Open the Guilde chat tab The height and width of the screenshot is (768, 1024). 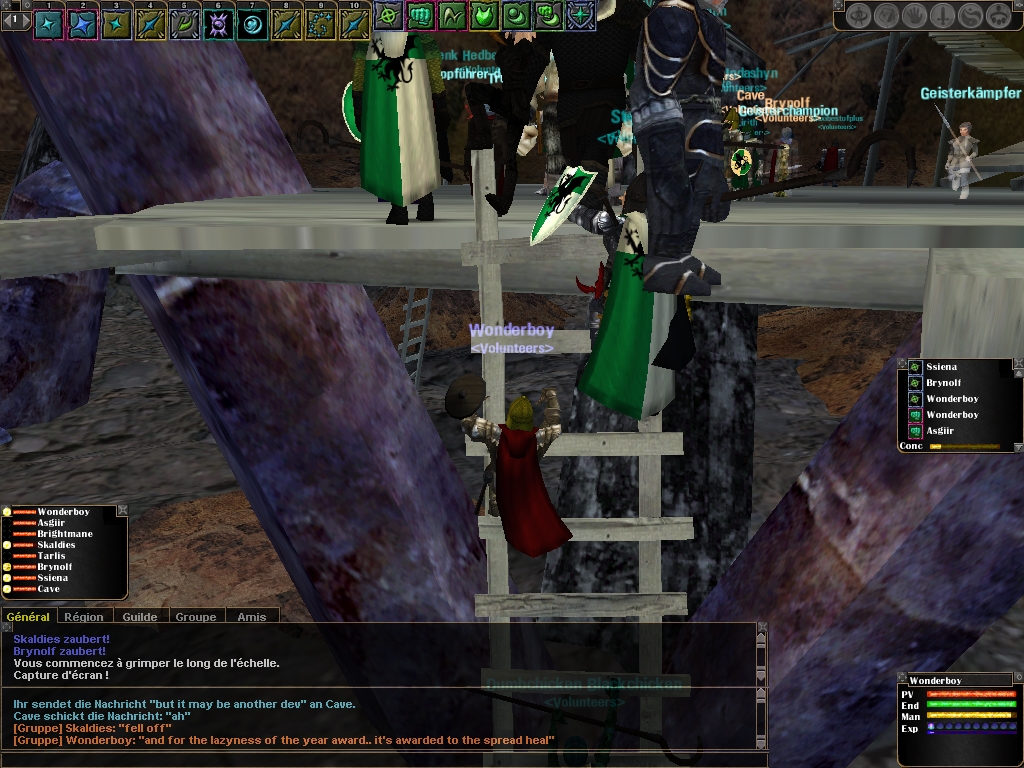click(x=140, y=617)
